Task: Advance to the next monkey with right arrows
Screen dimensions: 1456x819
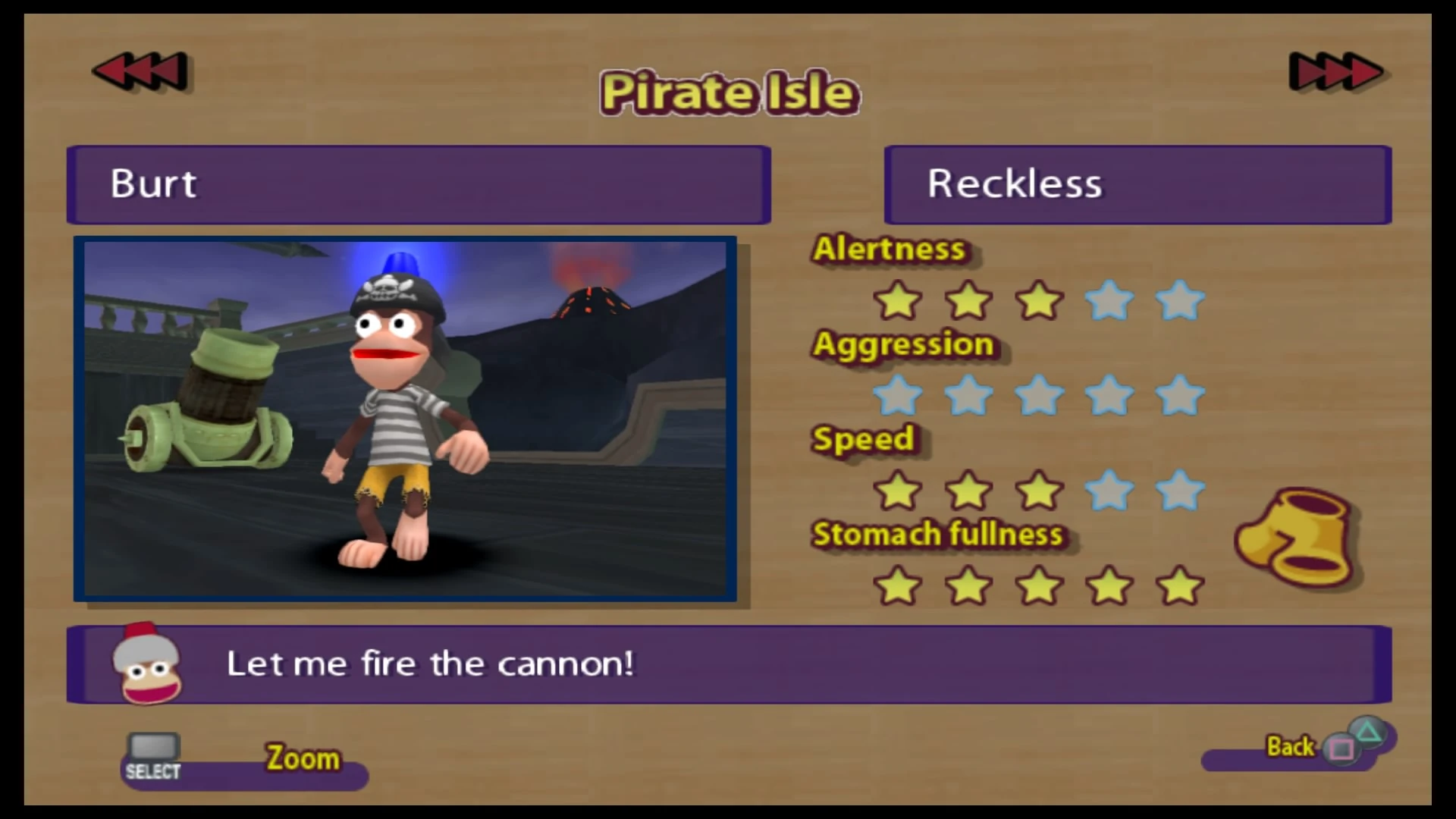Action: (x=1335, y=72)
